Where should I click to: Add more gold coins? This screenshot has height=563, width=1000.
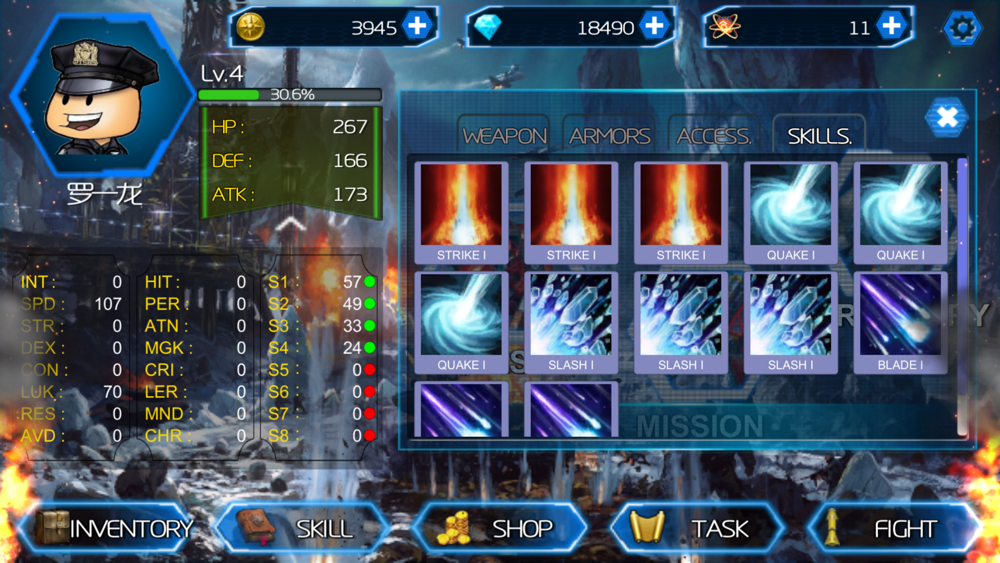[x=418, y=27]
